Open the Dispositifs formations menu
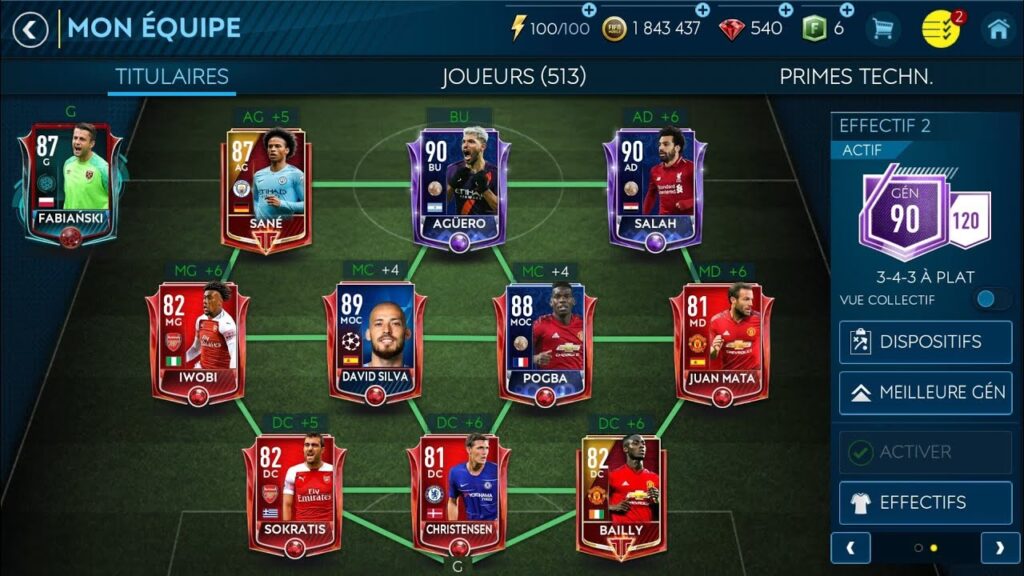The image size is (1024, 576). (925, 342)
